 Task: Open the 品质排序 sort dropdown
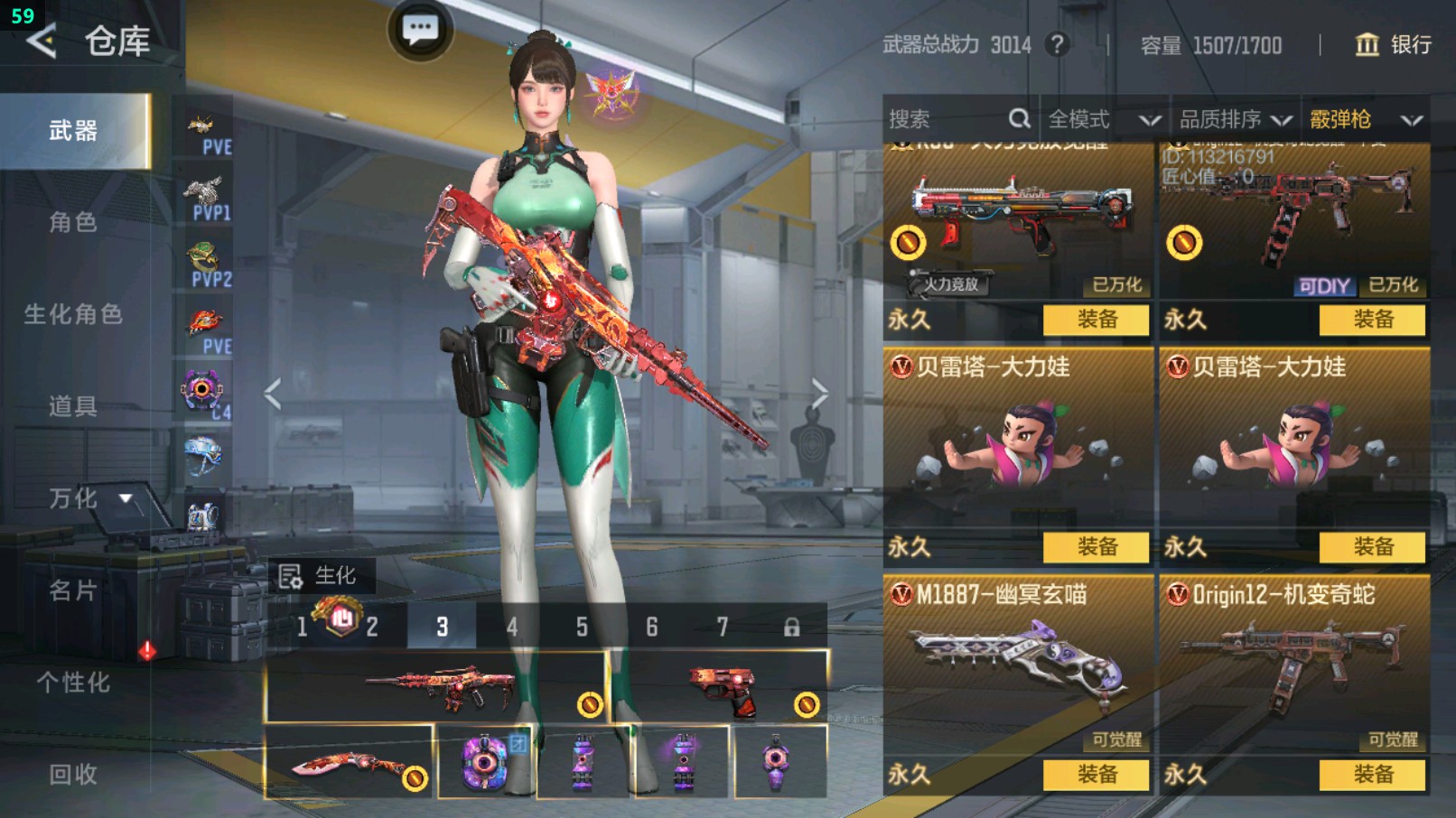pyautogui.click(x=1235, y=119)
